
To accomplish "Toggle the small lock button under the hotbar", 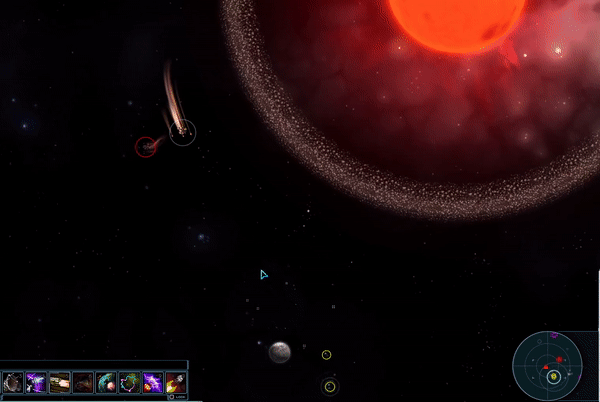I will tap(171, 396).
